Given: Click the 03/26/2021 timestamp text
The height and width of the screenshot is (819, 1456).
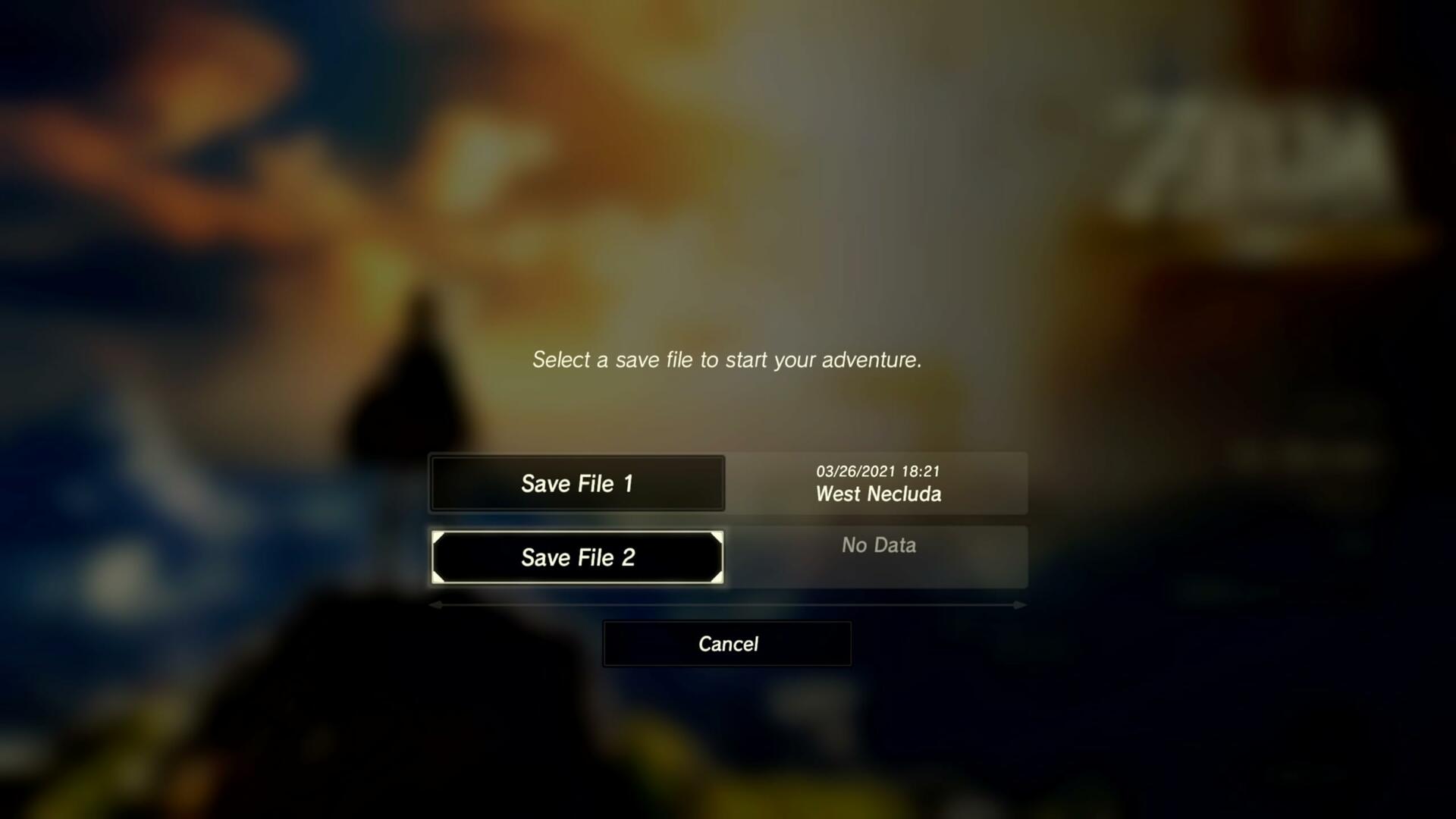Looking at the screenshot, I should (x=878, y=470).
